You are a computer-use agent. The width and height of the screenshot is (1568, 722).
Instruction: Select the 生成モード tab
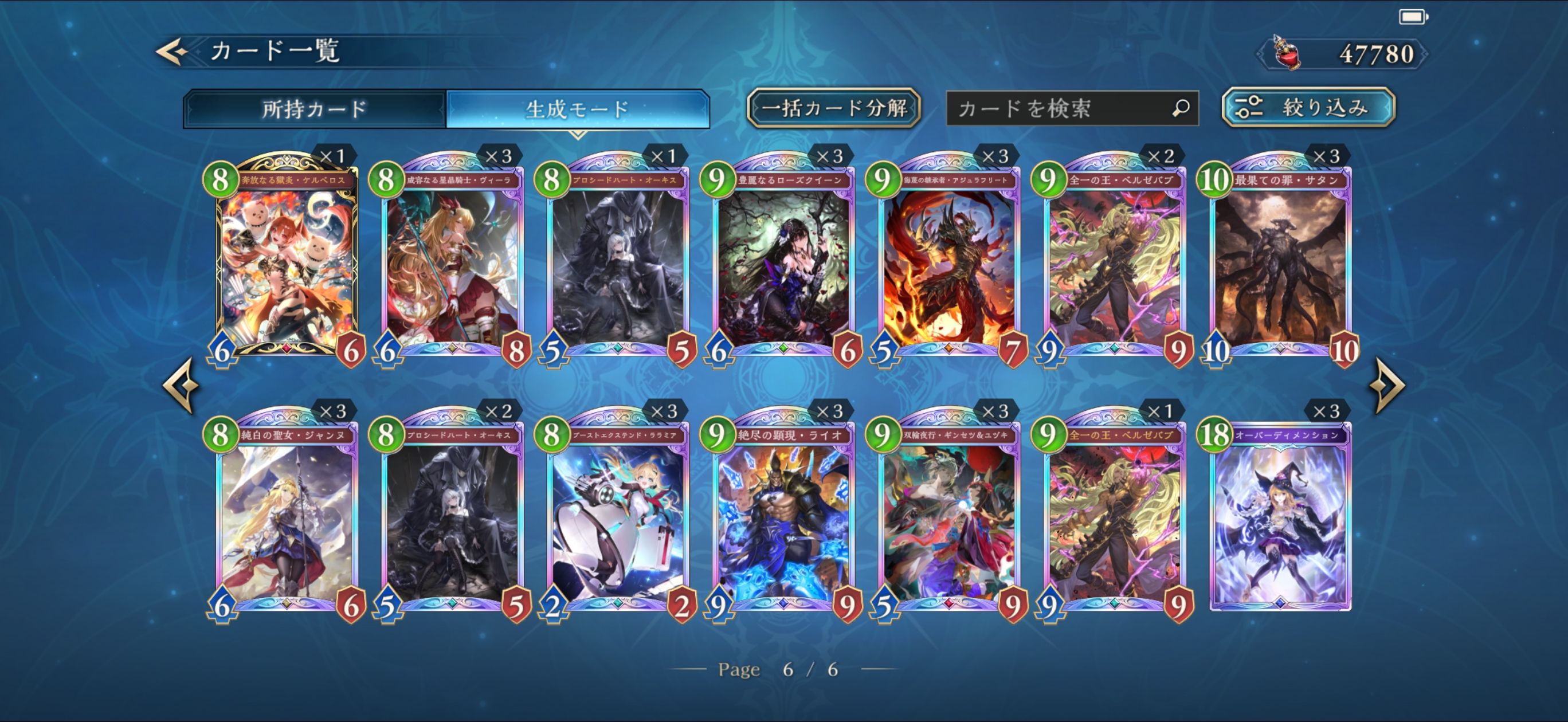point(577,109)
